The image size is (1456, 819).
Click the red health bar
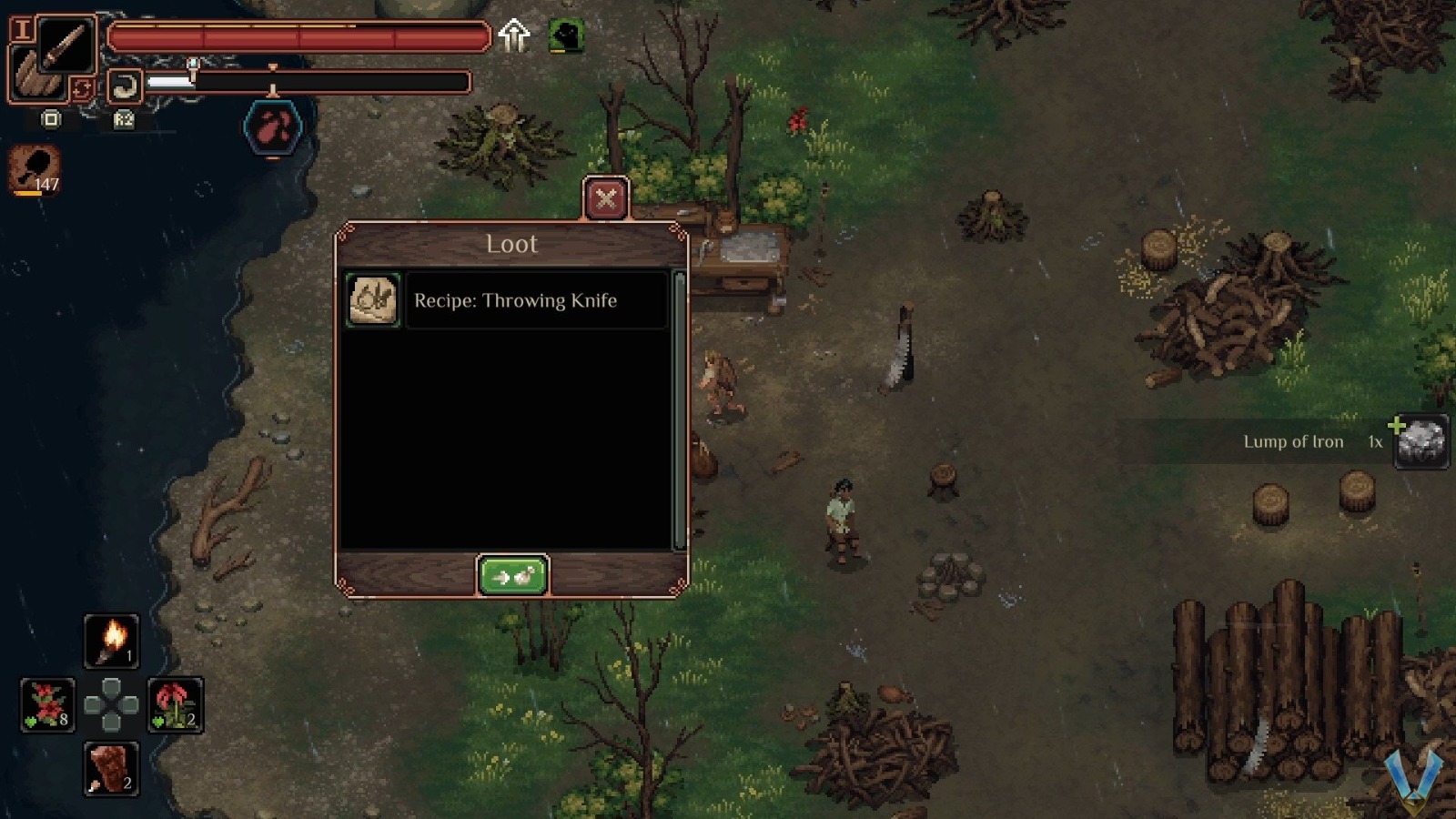[300, 36]
